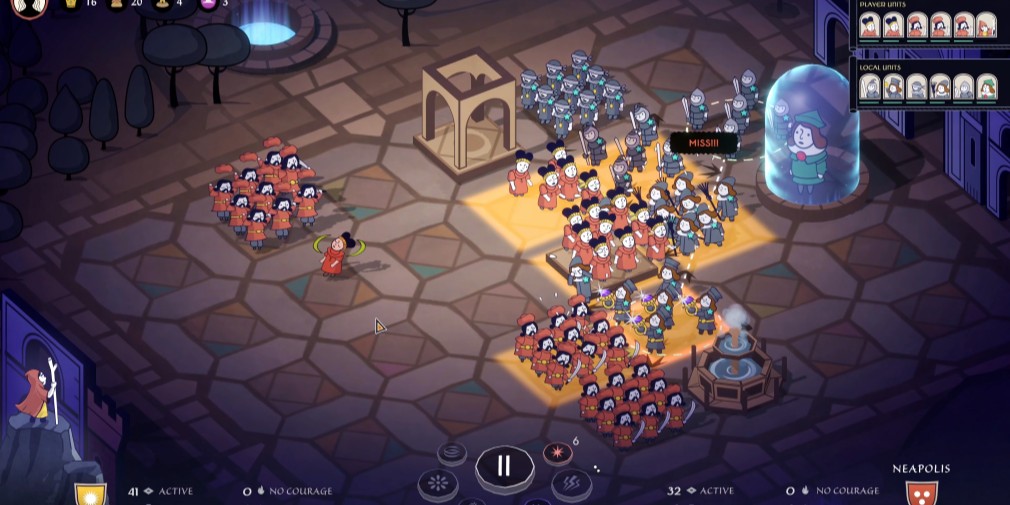Pause the battle with the center button
The height and width of the screenshot is (505, 1010).
pyautogui.click(x=504, y=466)
